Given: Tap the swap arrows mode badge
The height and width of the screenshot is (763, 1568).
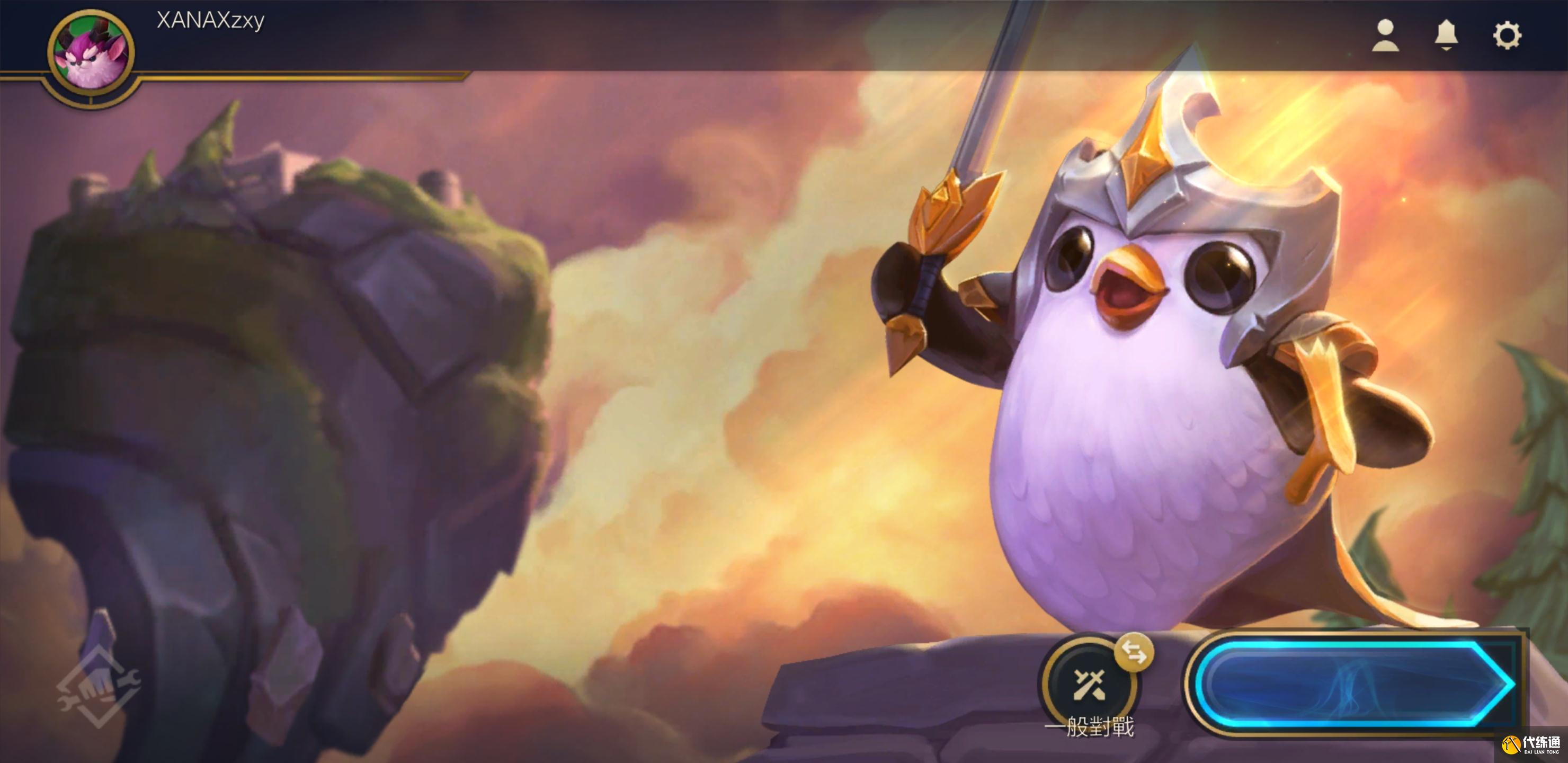Looking at the screenshot, I should (1134, 653).
